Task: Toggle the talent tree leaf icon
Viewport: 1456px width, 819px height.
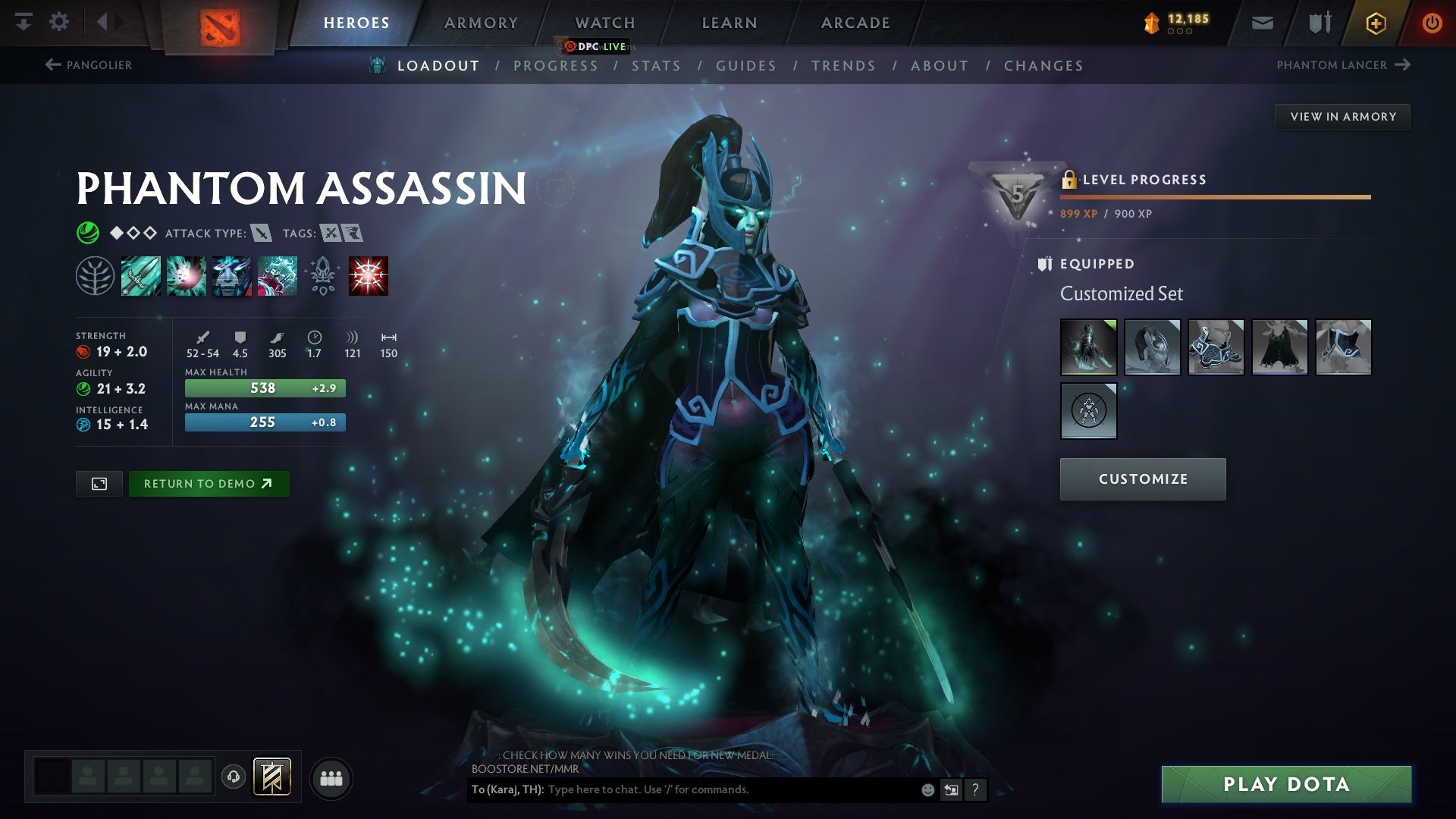Action: 95,275
